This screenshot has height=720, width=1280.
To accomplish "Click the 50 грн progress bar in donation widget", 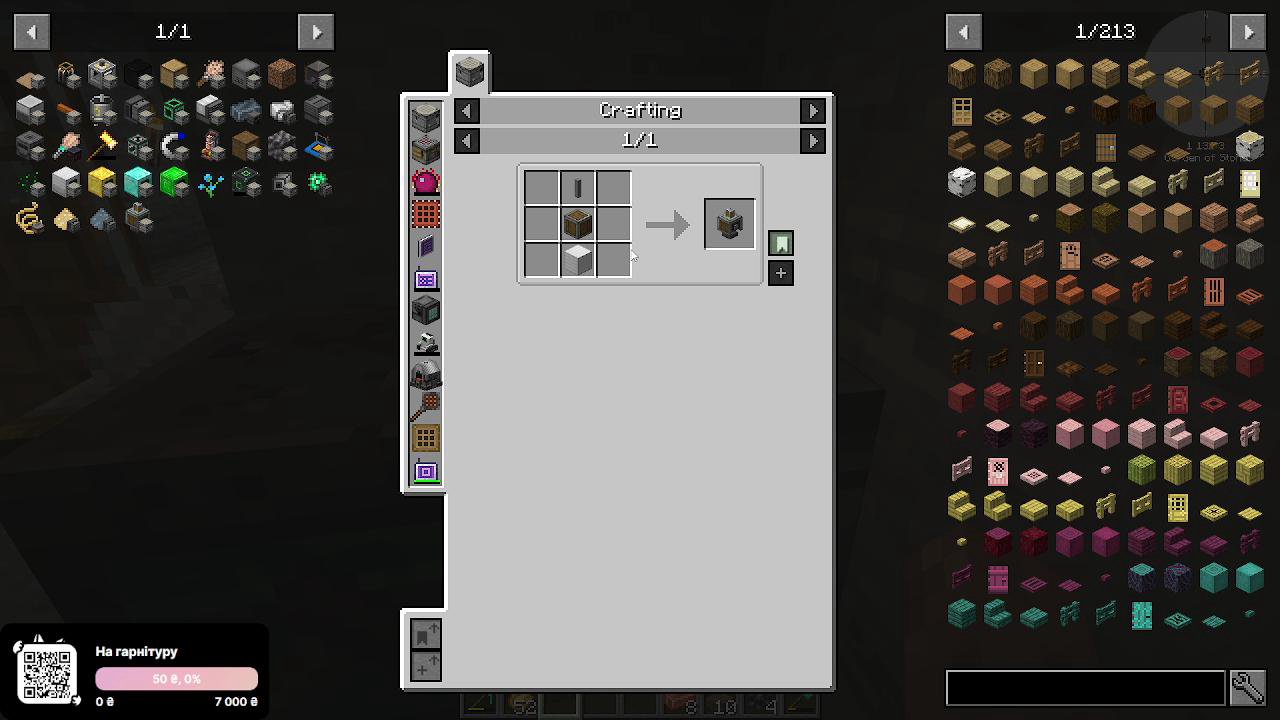I will [176, 678].
